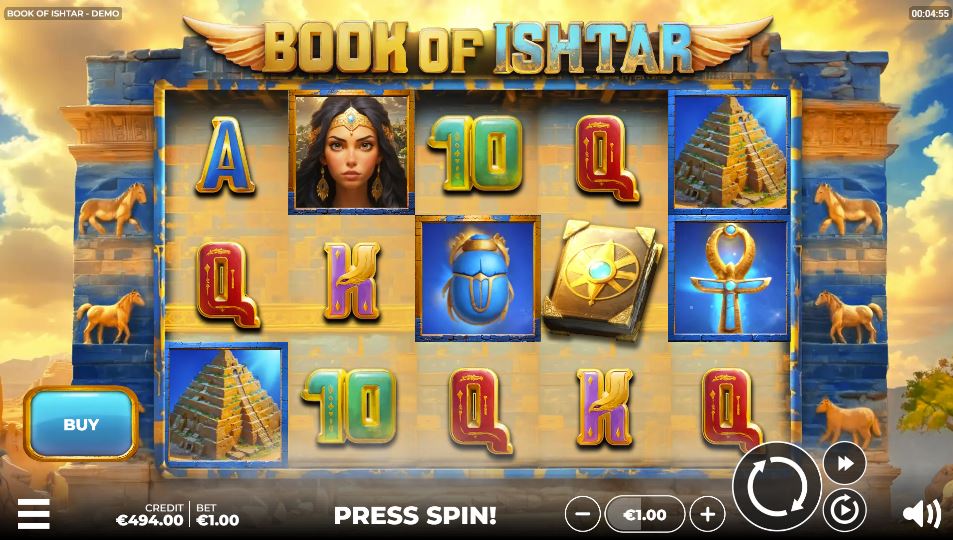
Task: Open the hamburger menu
Action: [33, 513]
